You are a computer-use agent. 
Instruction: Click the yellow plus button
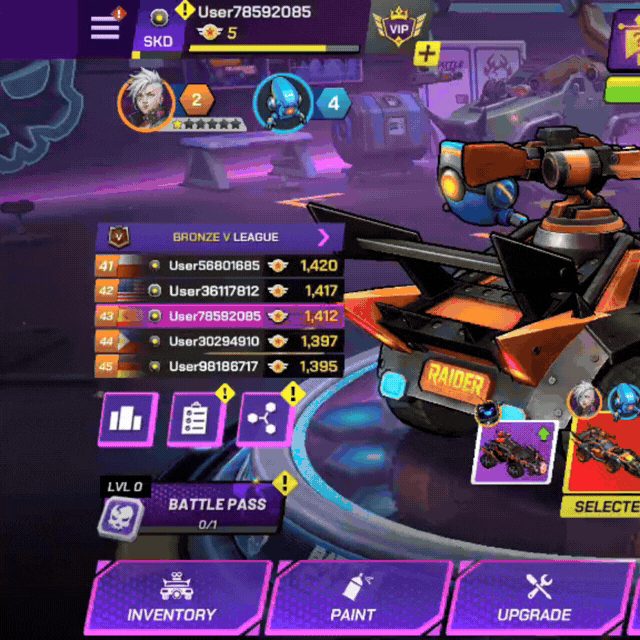tap(427, 54)
